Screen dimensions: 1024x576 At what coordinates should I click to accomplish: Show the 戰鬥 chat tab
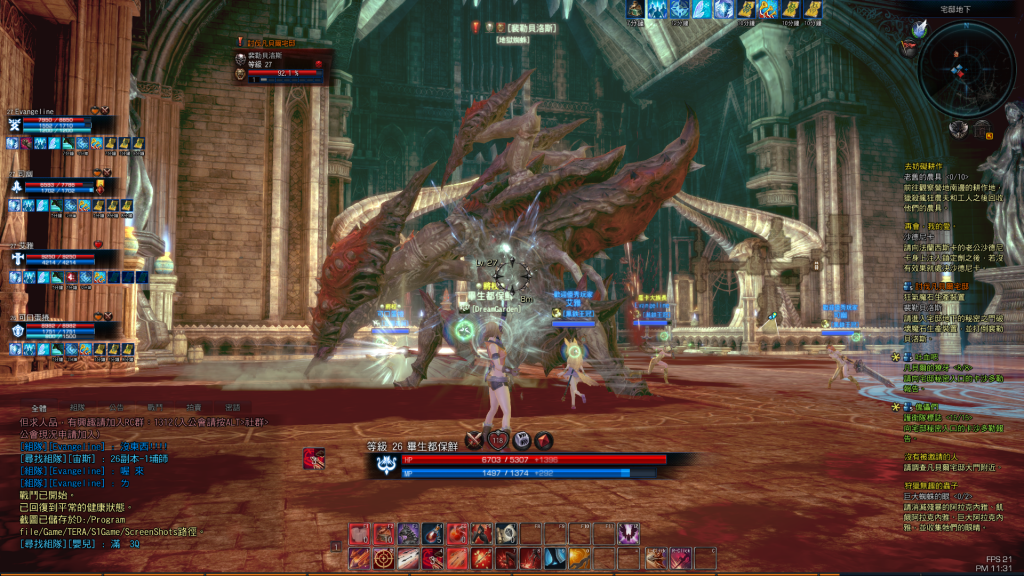[155, 408]
